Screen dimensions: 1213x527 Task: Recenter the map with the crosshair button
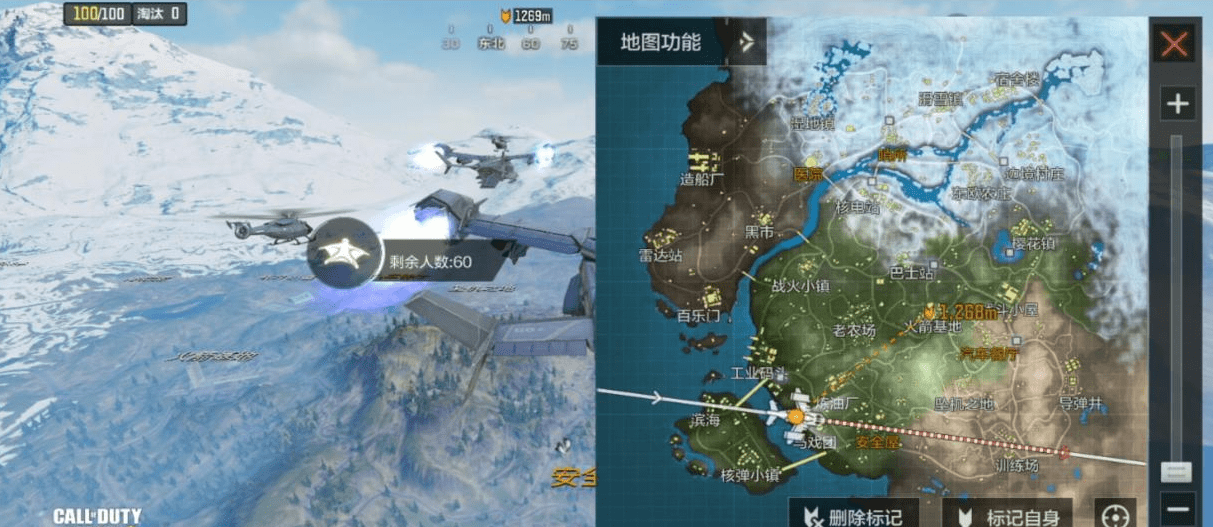(1115, 515)
